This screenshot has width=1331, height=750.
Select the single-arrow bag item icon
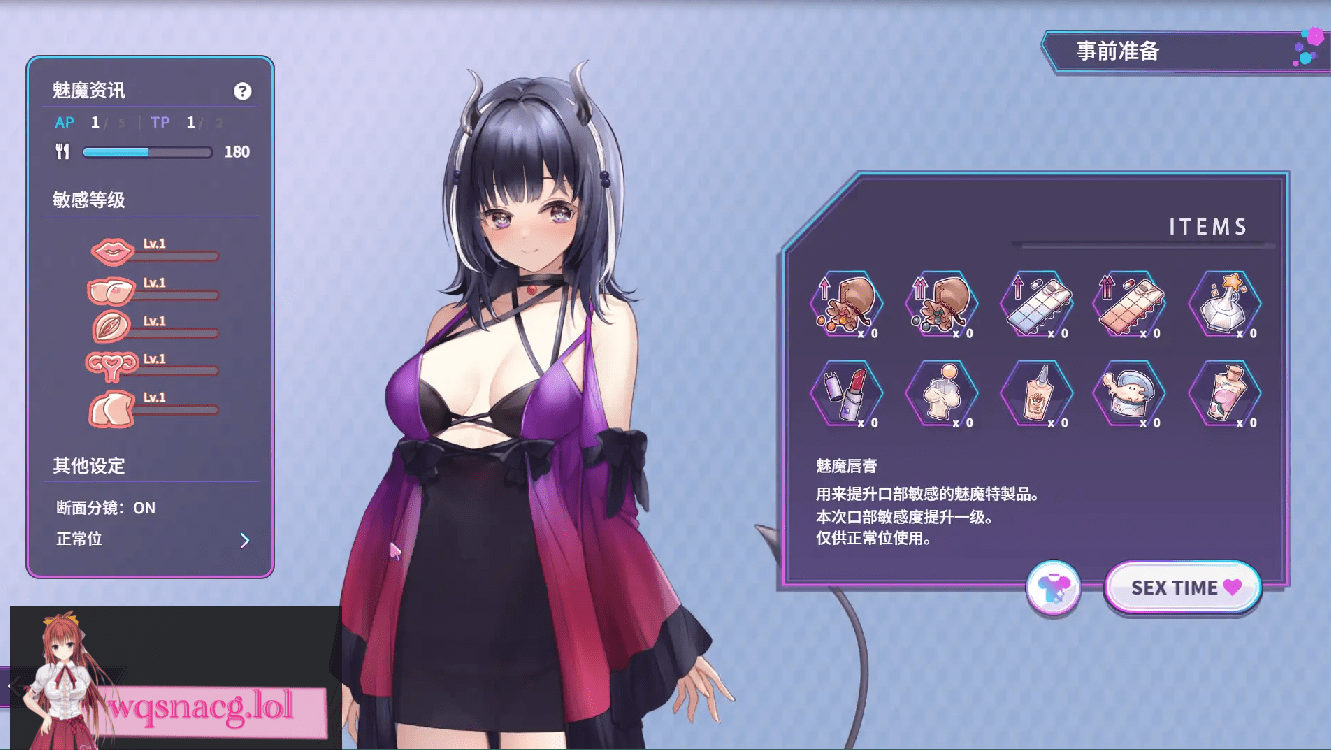tap(847, 305)
